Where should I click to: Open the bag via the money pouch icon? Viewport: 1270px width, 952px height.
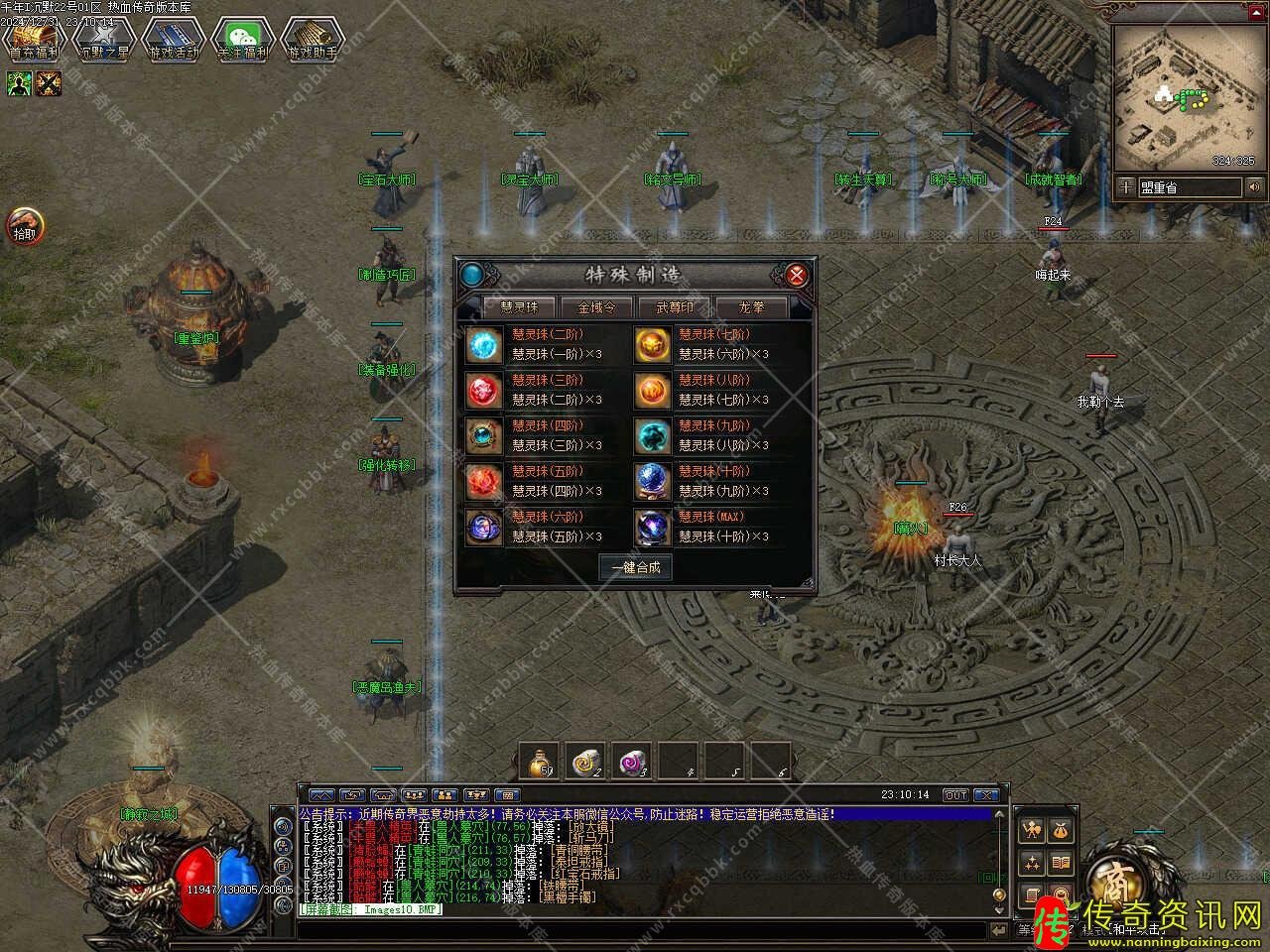point(1061,830)
